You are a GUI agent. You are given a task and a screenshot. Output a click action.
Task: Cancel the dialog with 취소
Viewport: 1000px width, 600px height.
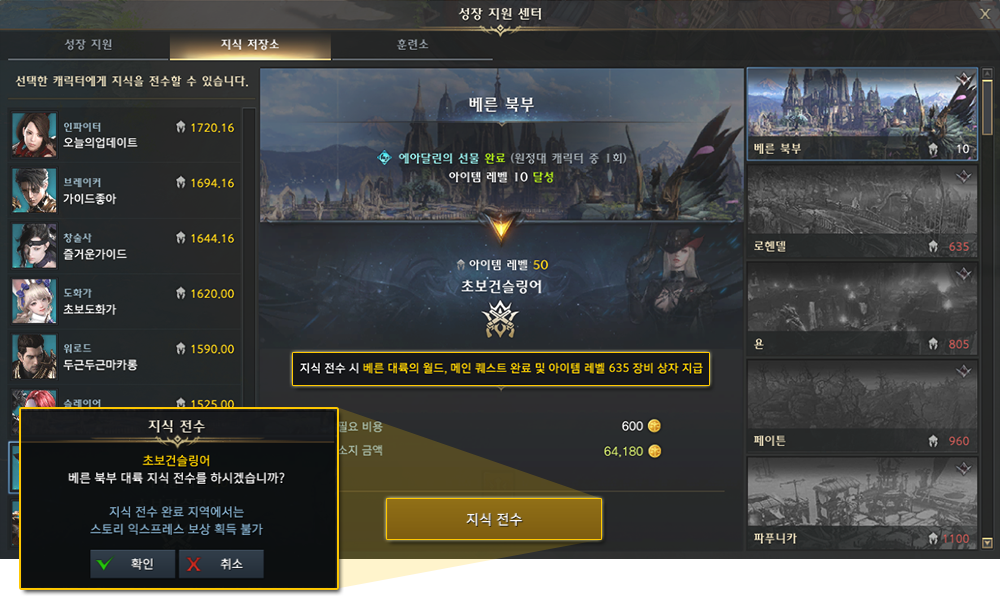tap(221, 564)
